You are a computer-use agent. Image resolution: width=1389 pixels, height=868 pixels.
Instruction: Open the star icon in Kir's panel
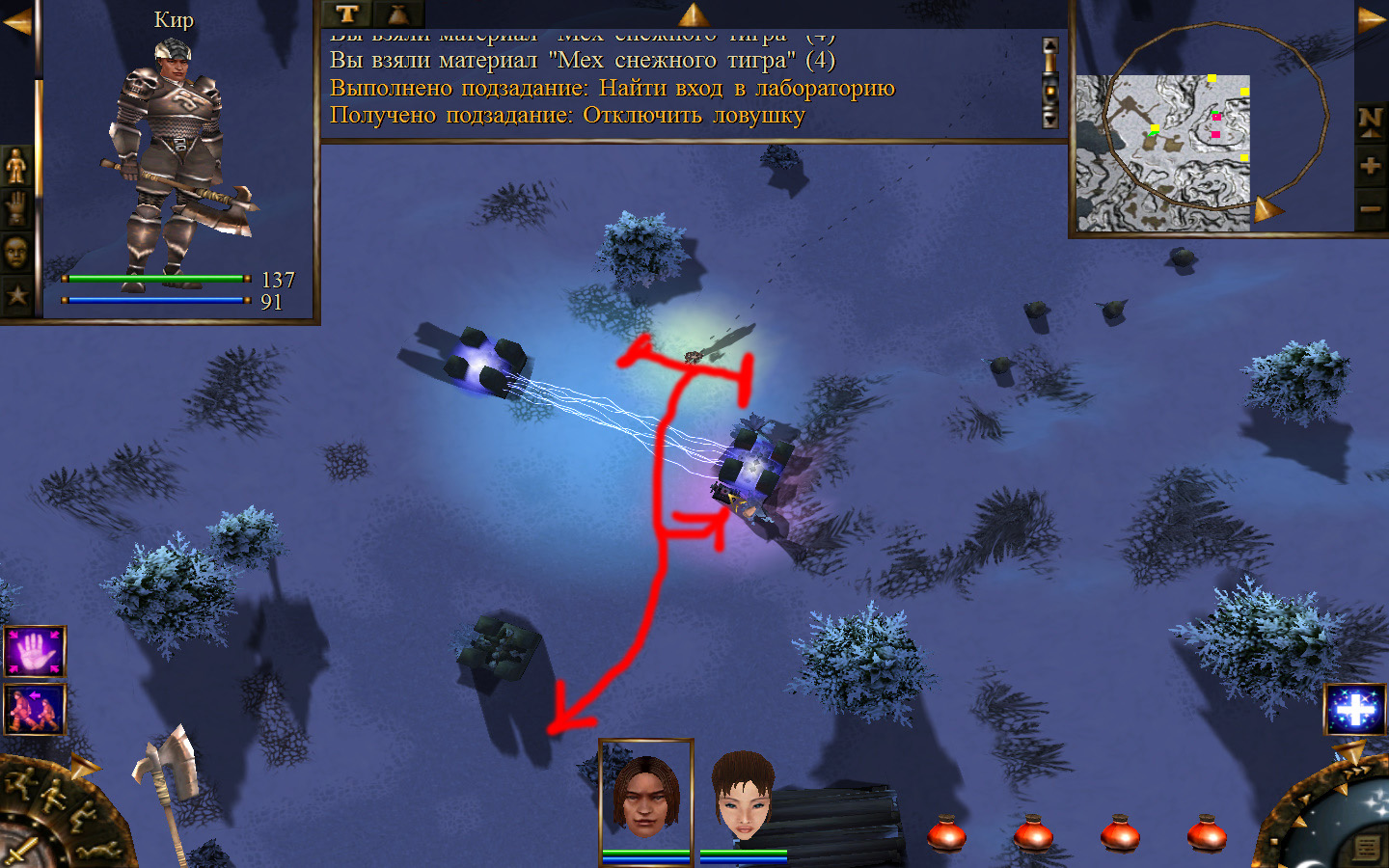point(16,295)
